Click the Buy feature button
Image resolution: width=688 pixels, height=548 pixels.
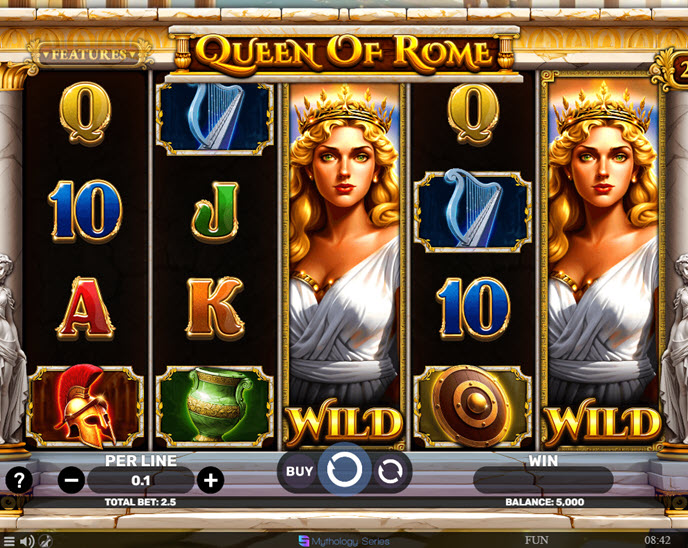pos(299,471)
